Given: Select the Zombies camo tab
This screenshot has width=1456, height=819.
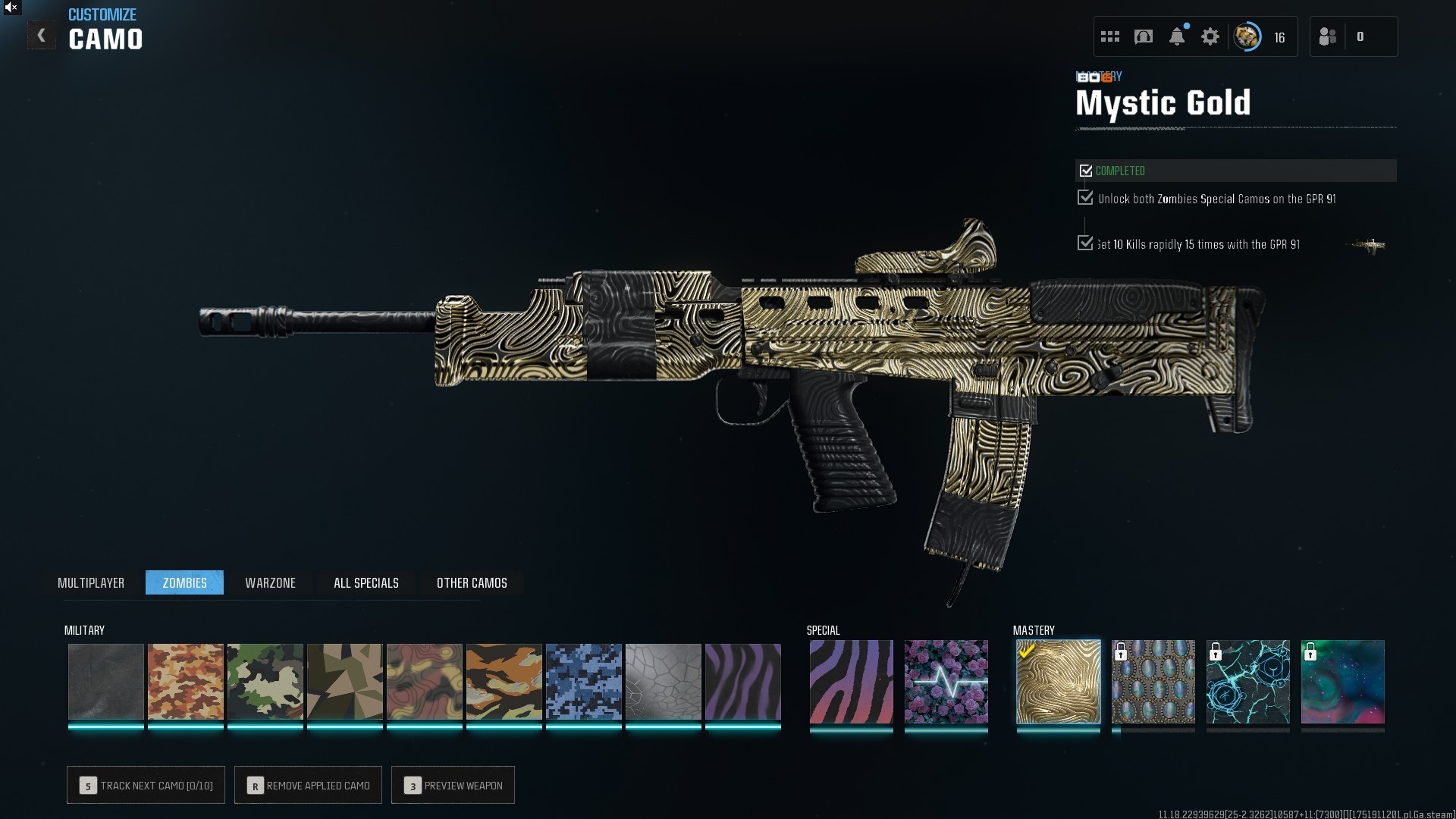Looking at the screenshot, I should [x=184, y=582].
